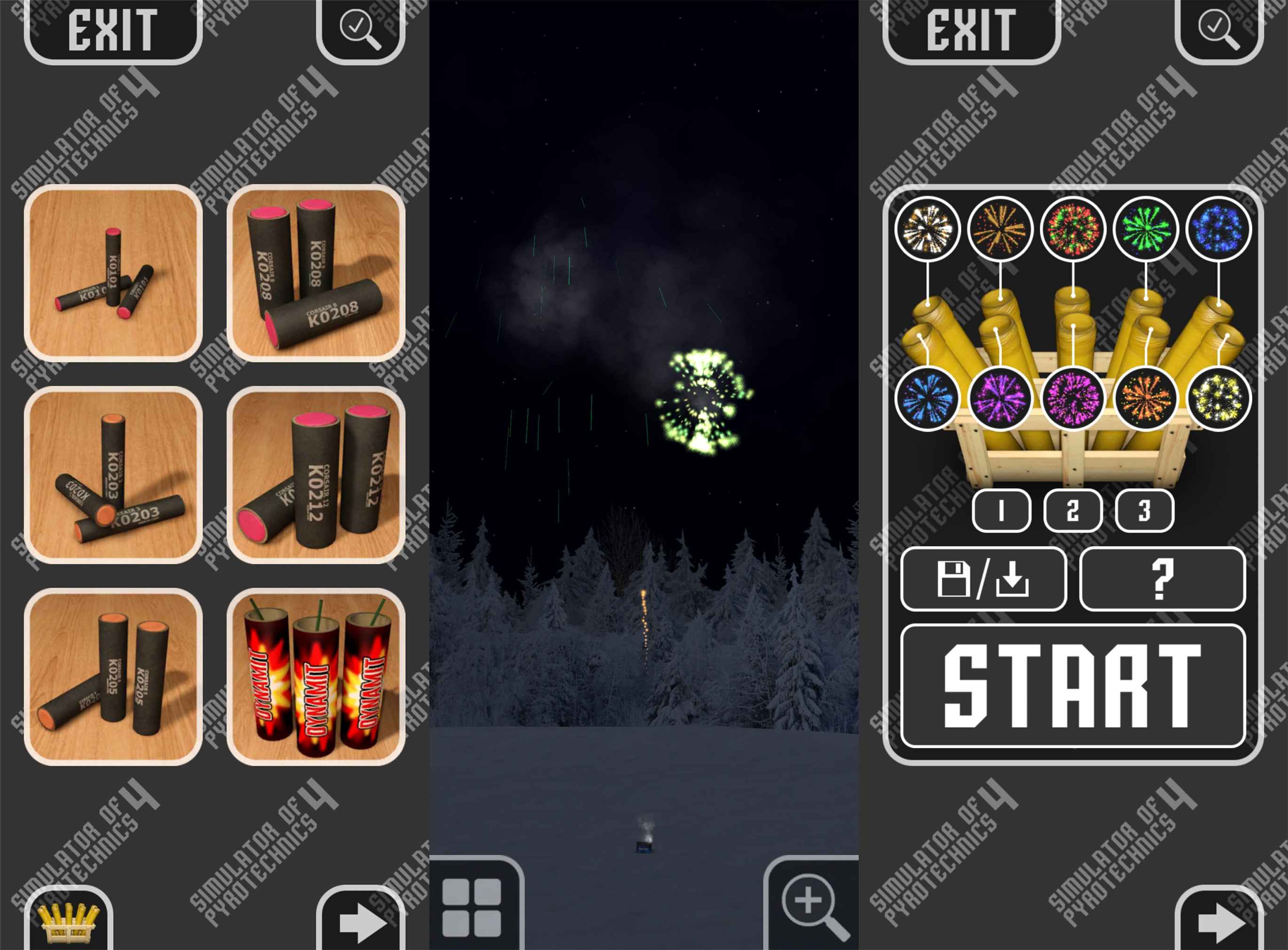Pick the K0203 orange-capped firecrackers

pyautogui.click(x=113, y=475)
